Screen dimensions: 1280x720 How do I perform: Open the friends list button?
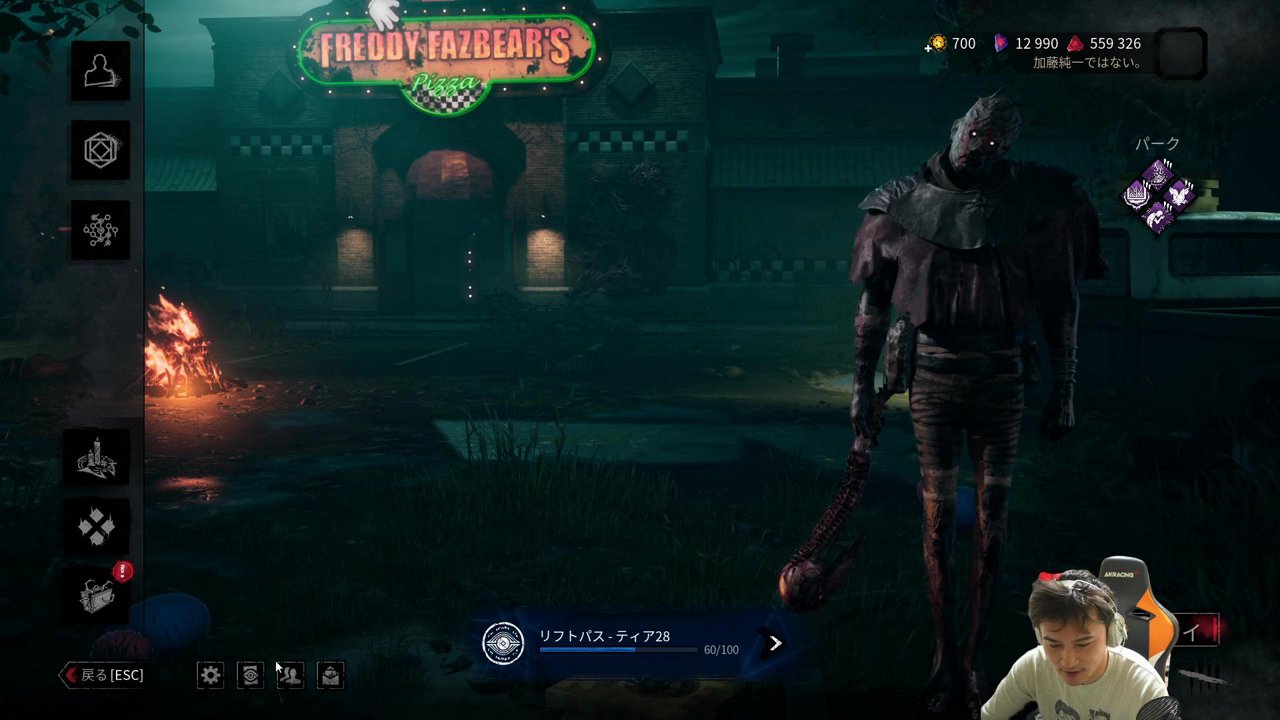tap(290, 675)
